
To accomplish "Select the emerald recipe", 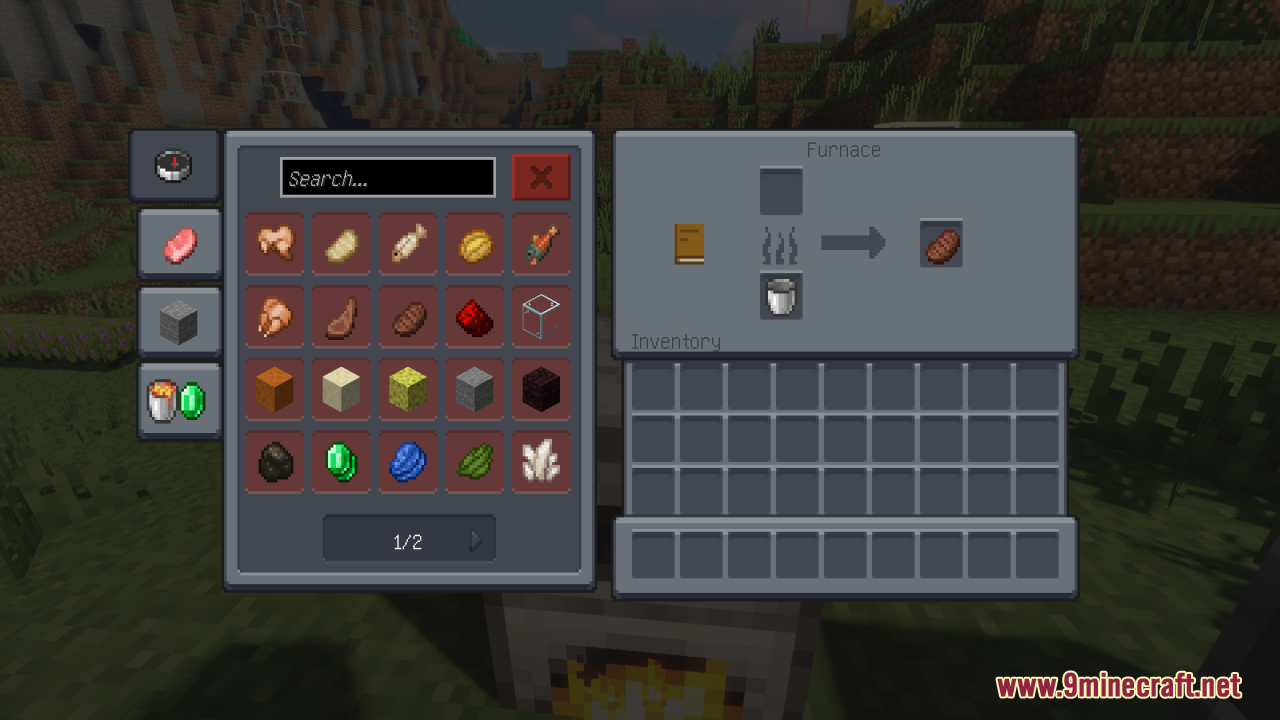I will pos(341,461).
